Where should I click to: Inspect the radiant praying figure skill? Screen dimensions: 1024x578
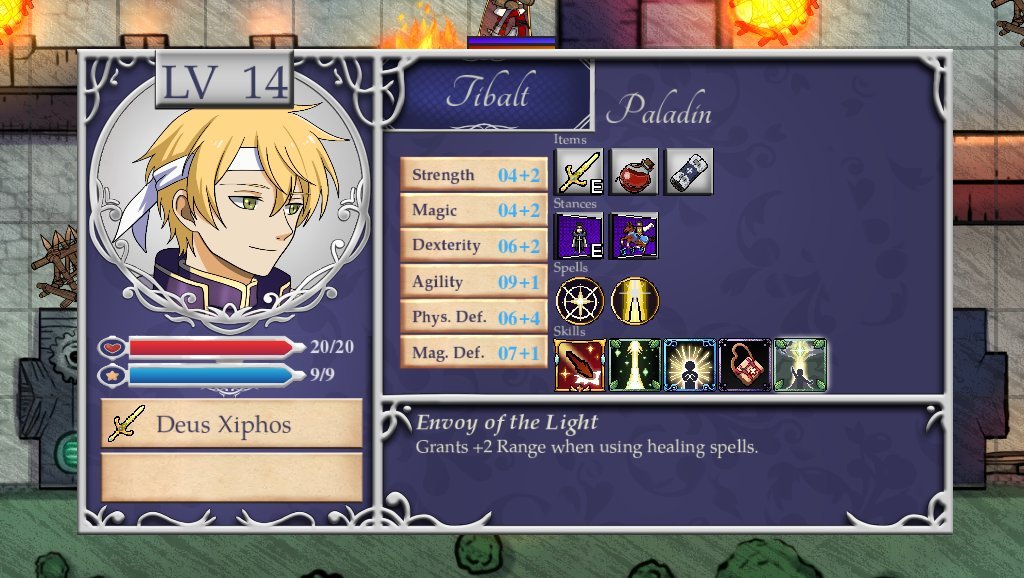[x=690, y=365]
